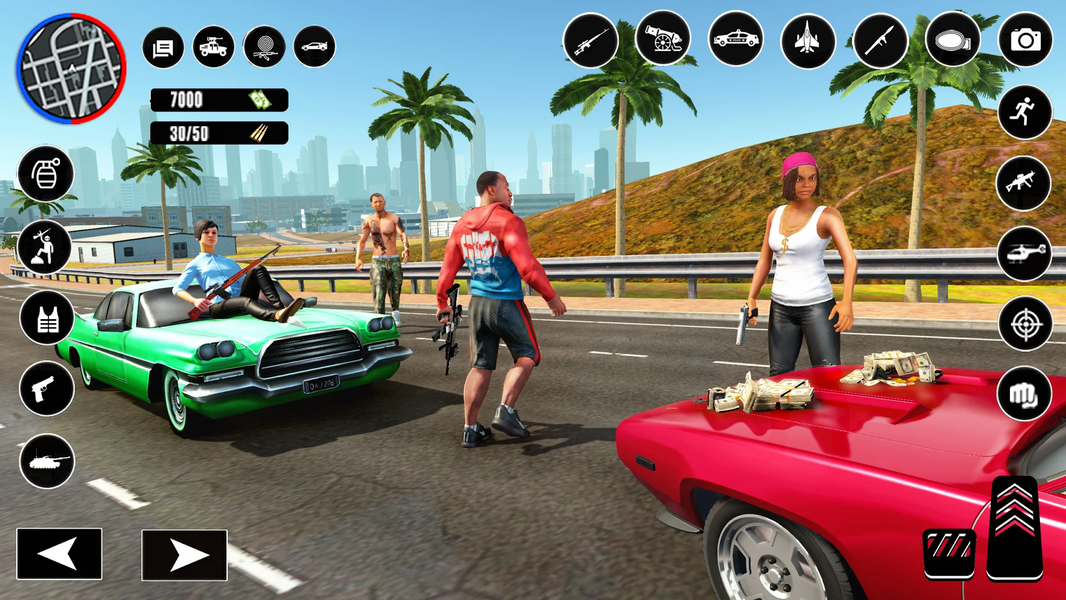Image resolution: width=1066 pixels, height=600 pixels.
Task: Throw a grenade with the grenade icon
Action: pos(46,173)
